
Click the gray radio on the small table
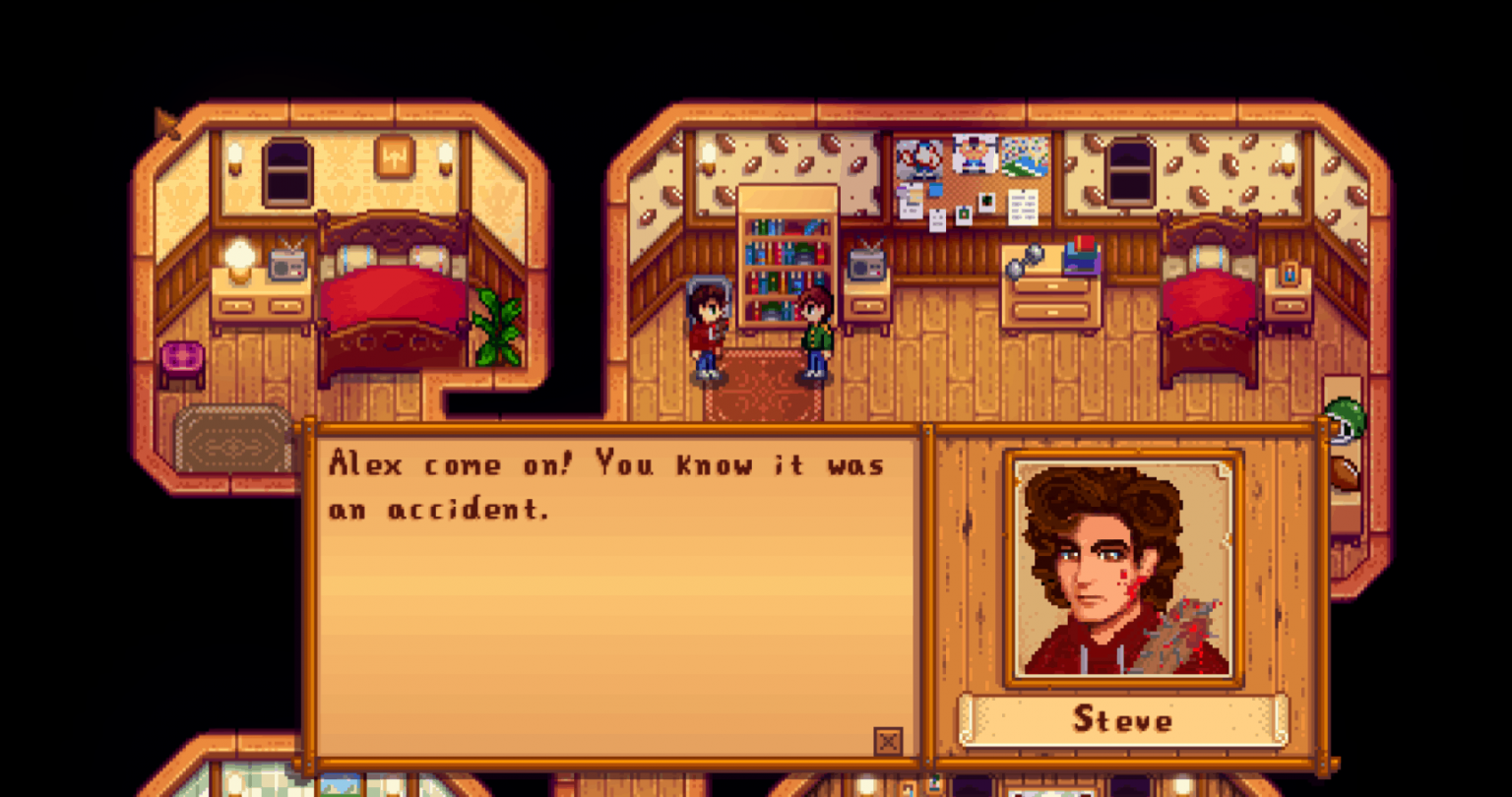pos(862,264)
